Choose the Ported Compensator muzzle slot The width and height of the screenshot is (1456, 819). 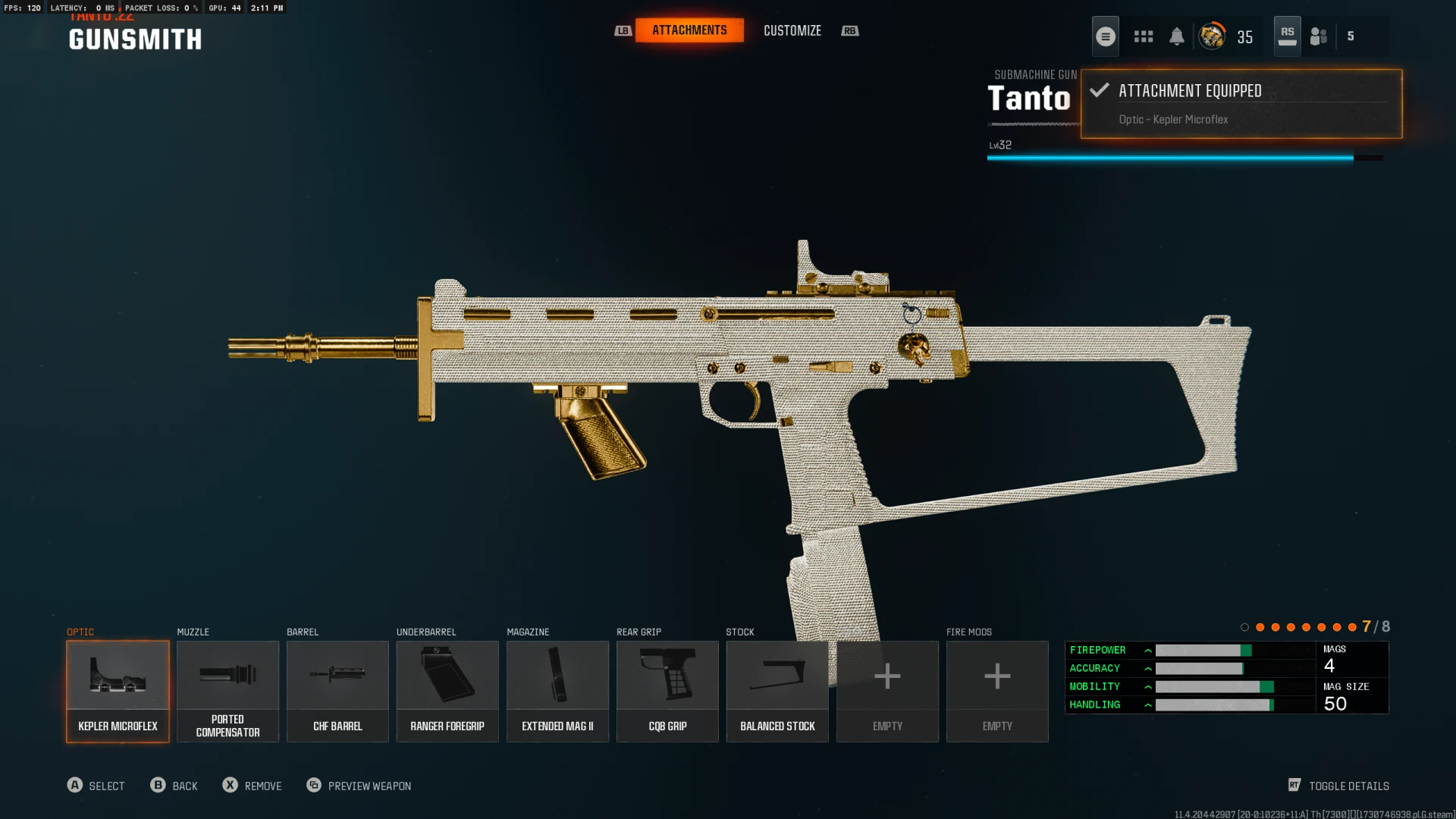tap(227, 691)
